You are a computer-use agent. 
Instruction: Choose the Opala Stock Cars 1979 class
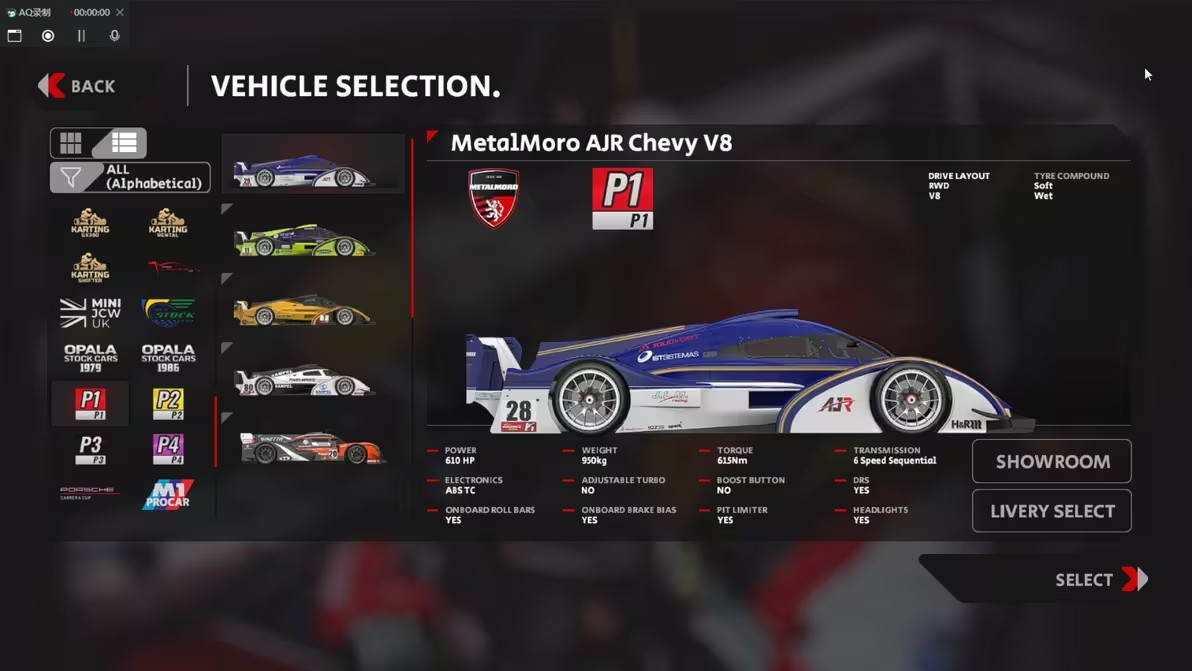(90, 358)
